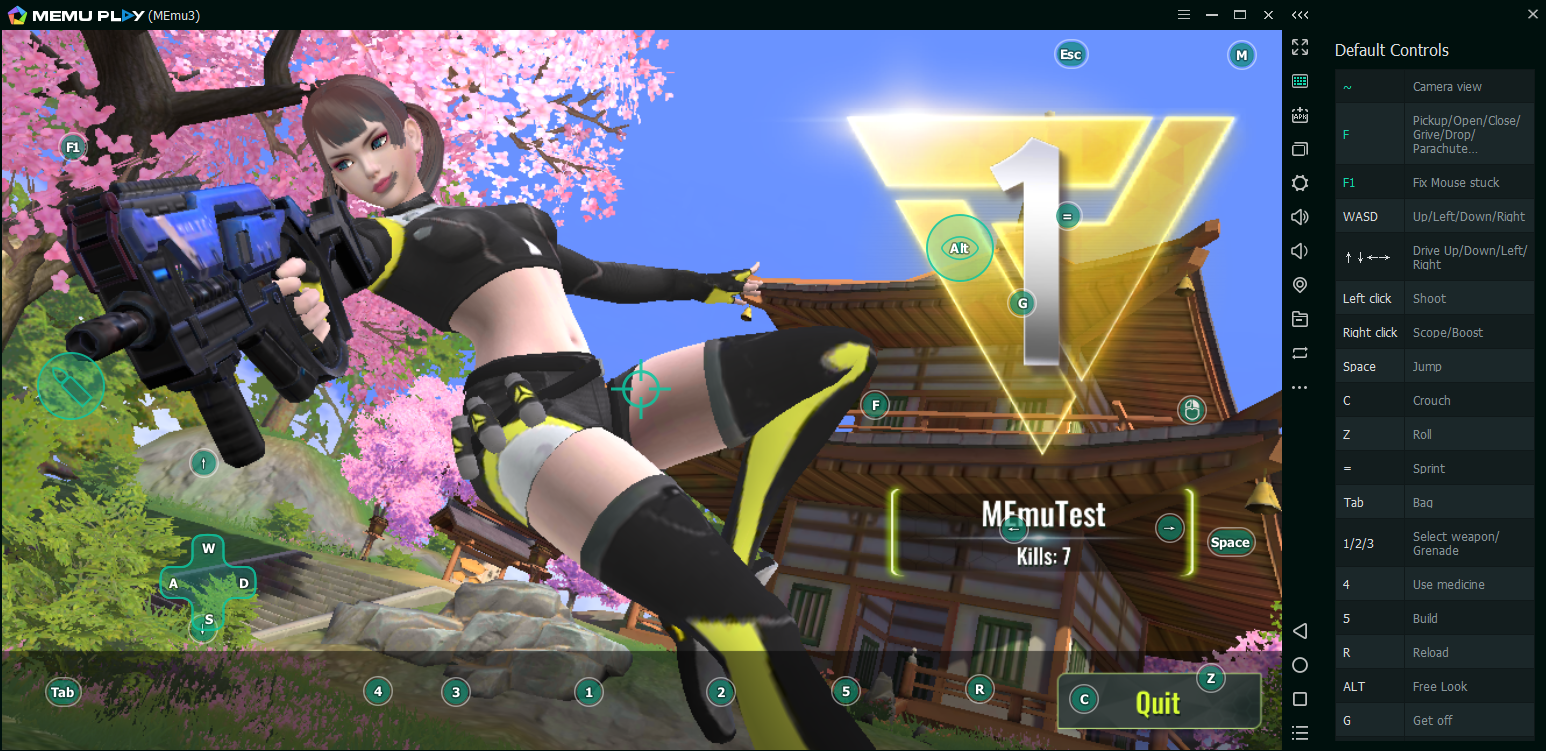The width and height of the screenshot is (1546, 751).
Task: Open the title bar hamburger menu
Action: click(x=1183, y=15)
